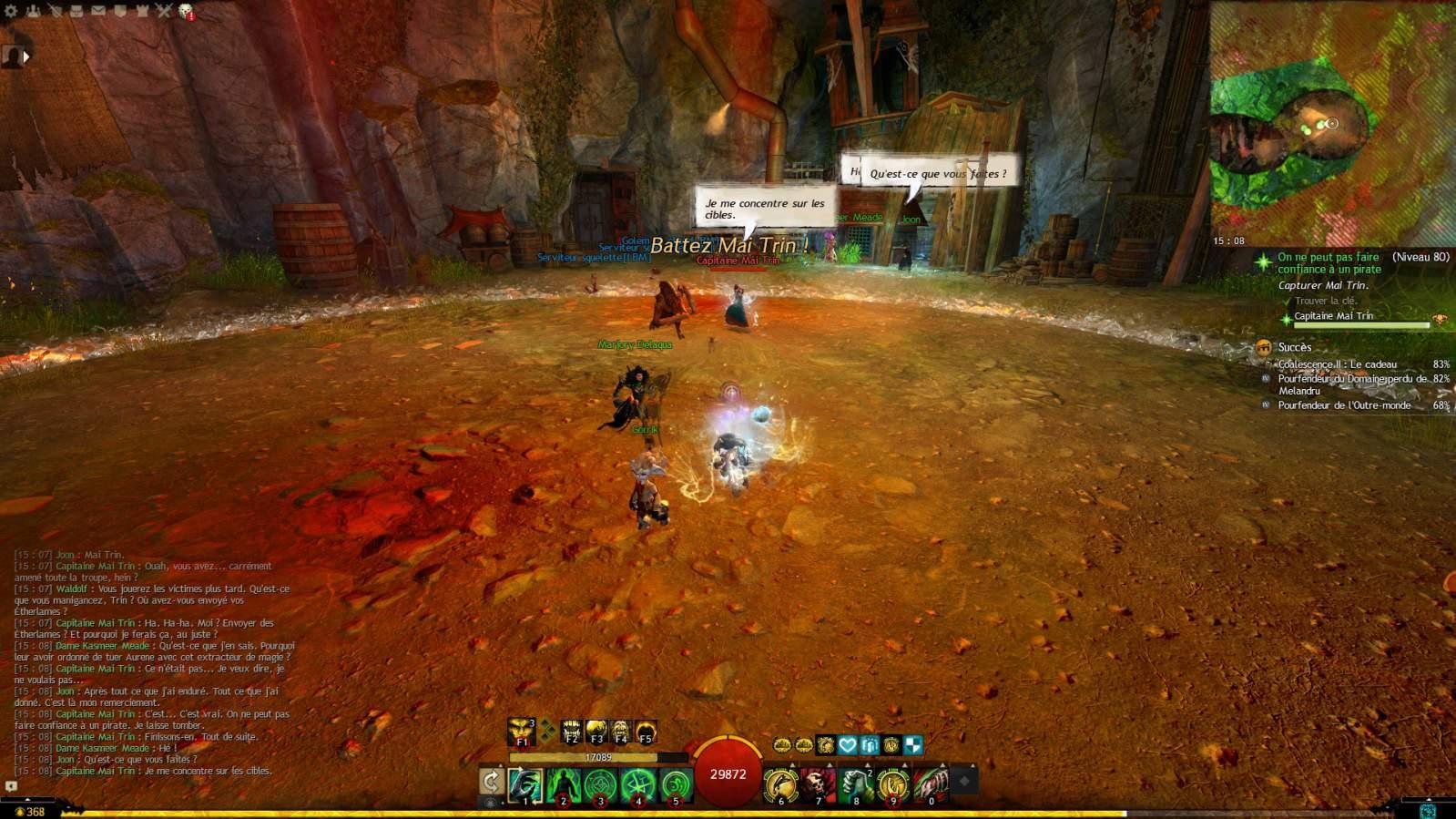Activate weapon skill 2 with green figure
The image size is (1456, 819).
coord(564,784)
